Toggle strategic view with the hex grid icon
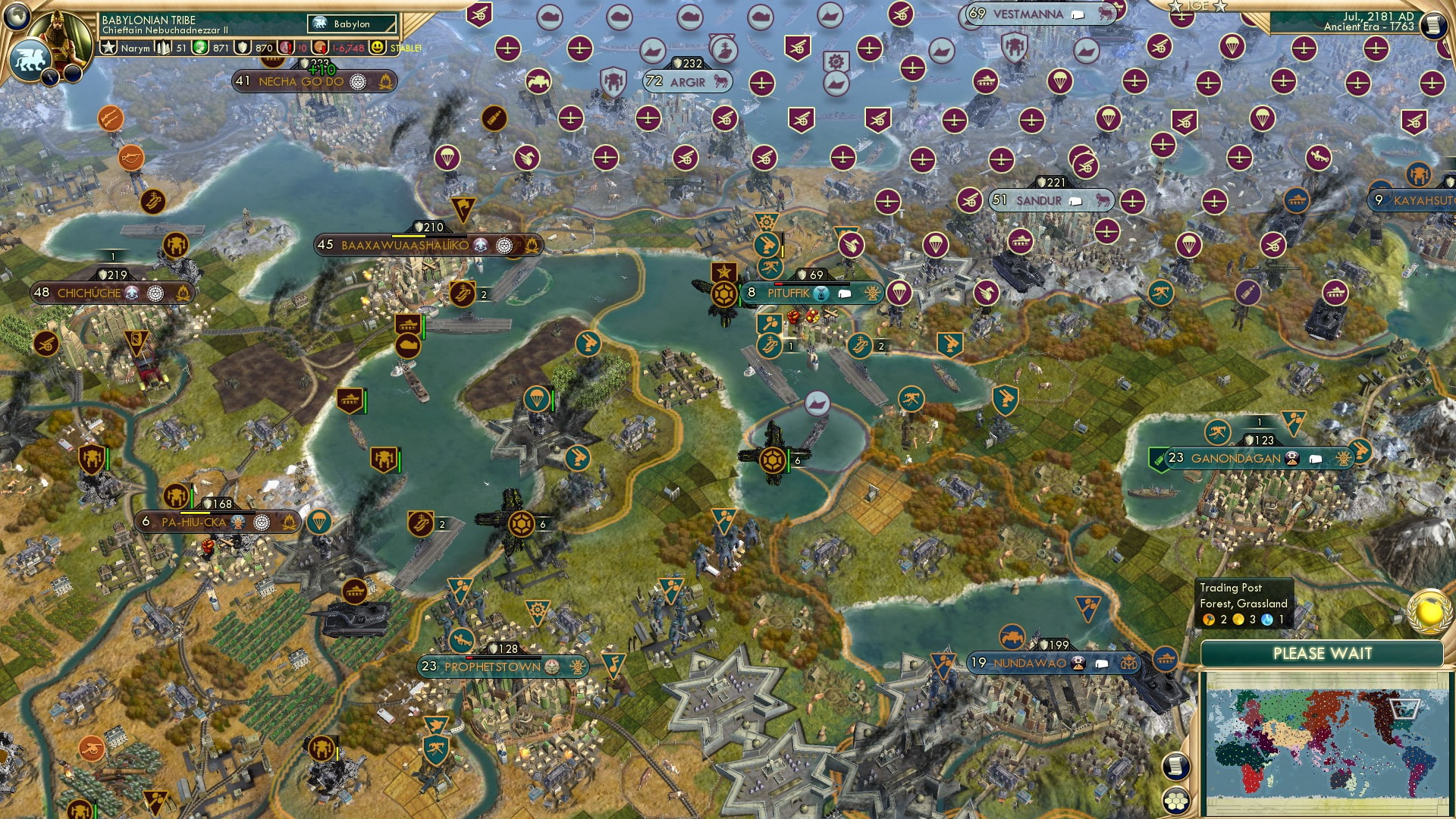Image resolution: width=1456 pixels, height=819 pixels. (1175, 800)
